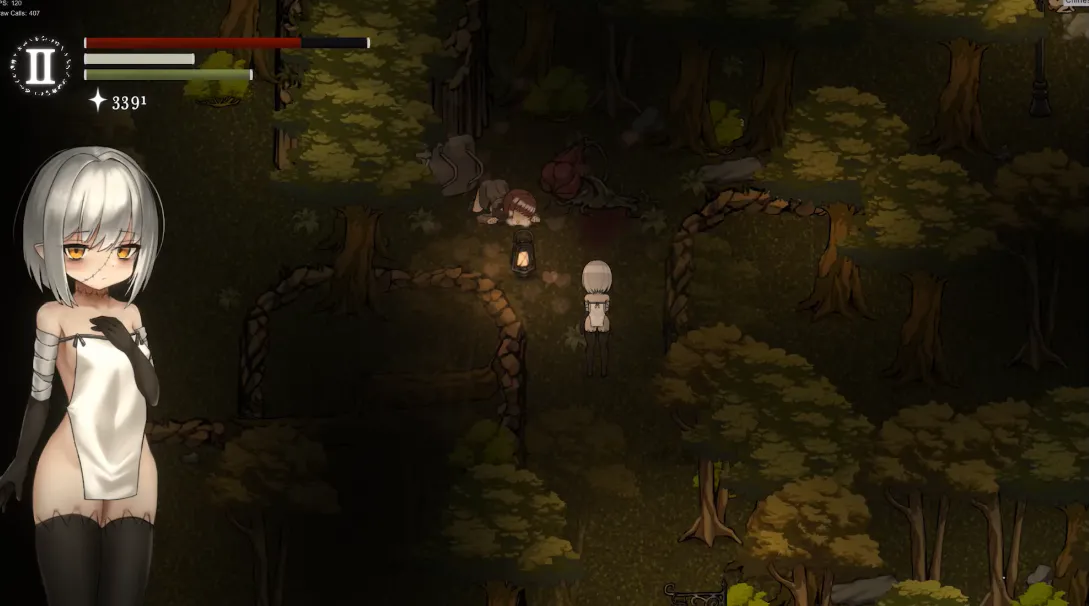Click the Chinese language label in the corner
The image size is (1089, 606).
pos(1074,3)
